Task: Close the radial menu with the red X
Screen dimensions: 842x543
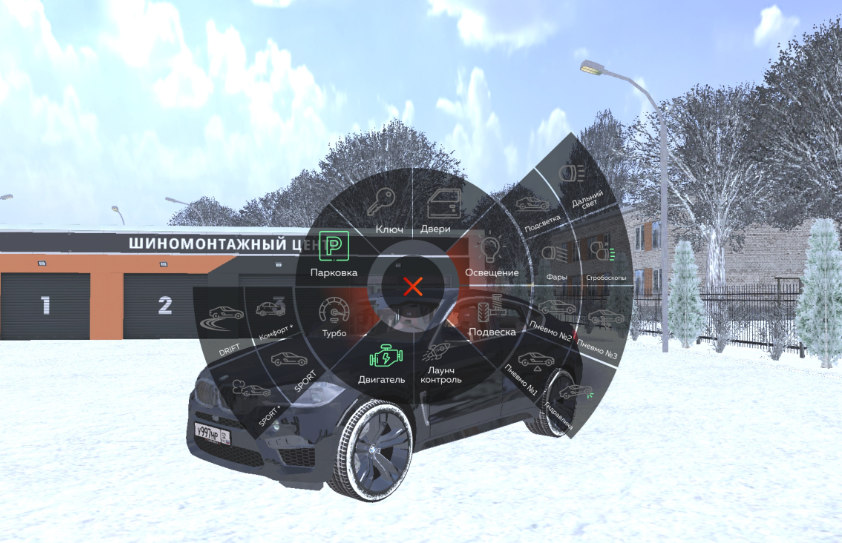Action: [x=412, y=287]
